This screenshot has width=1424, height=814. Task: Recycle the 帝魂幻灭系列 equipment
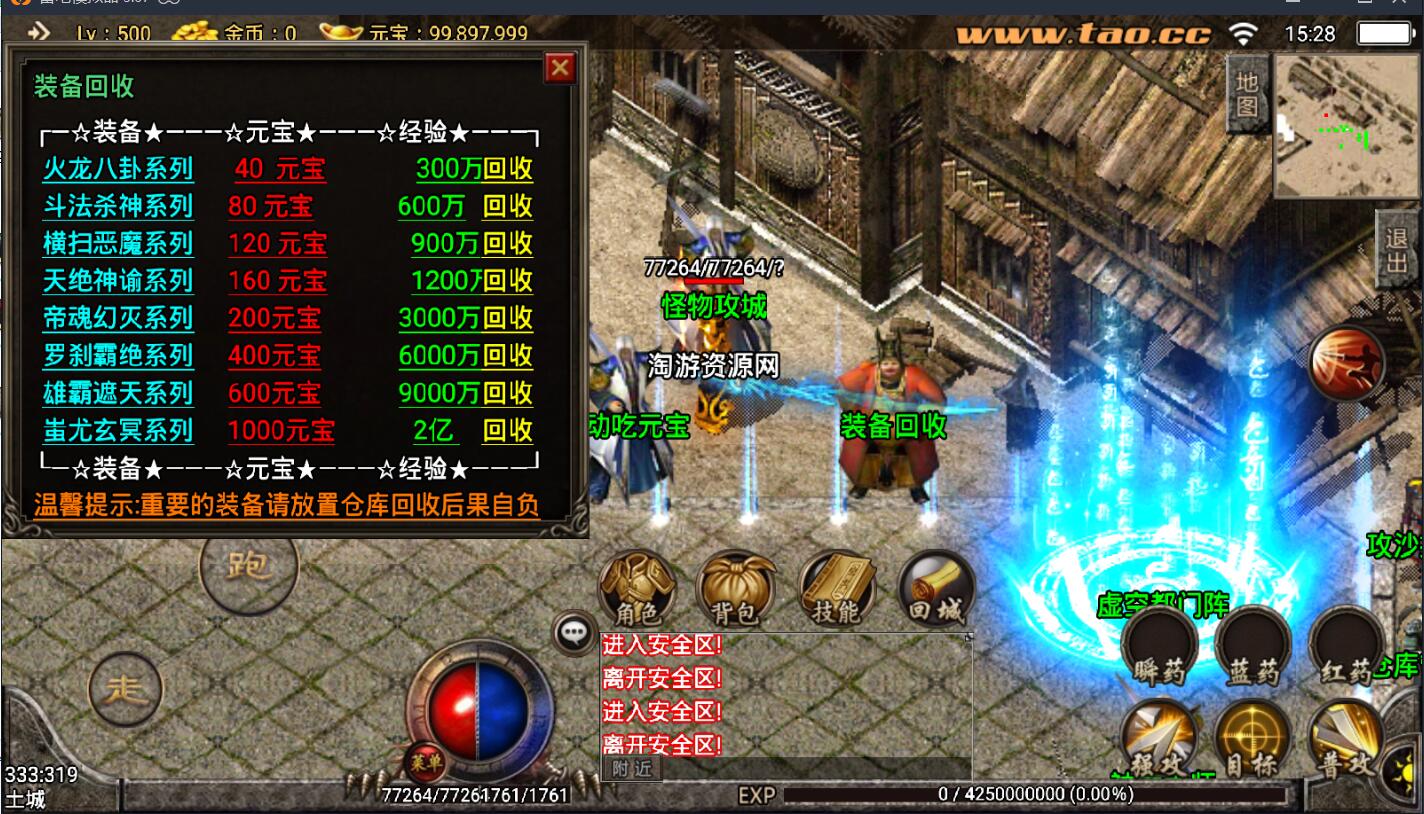point(507,319)
